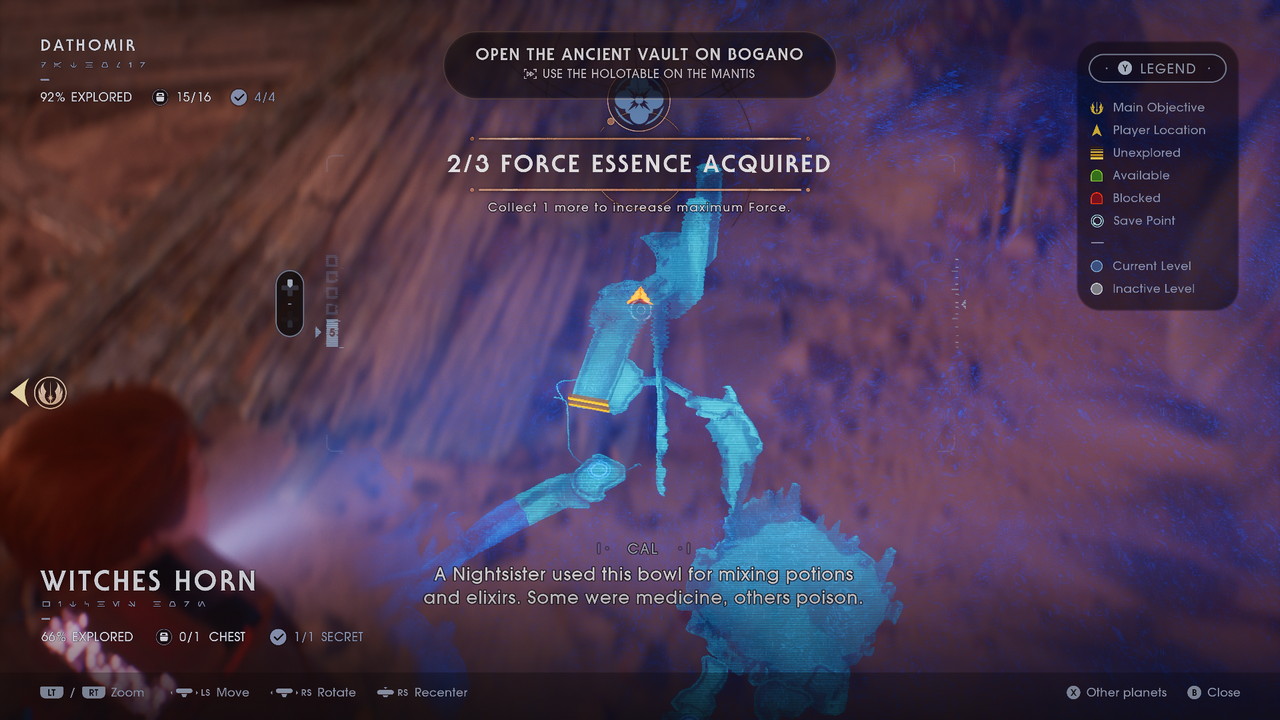Select the Player Location legend entry
Viewport: 1280px width, 720px height.
click(1158, 130)
